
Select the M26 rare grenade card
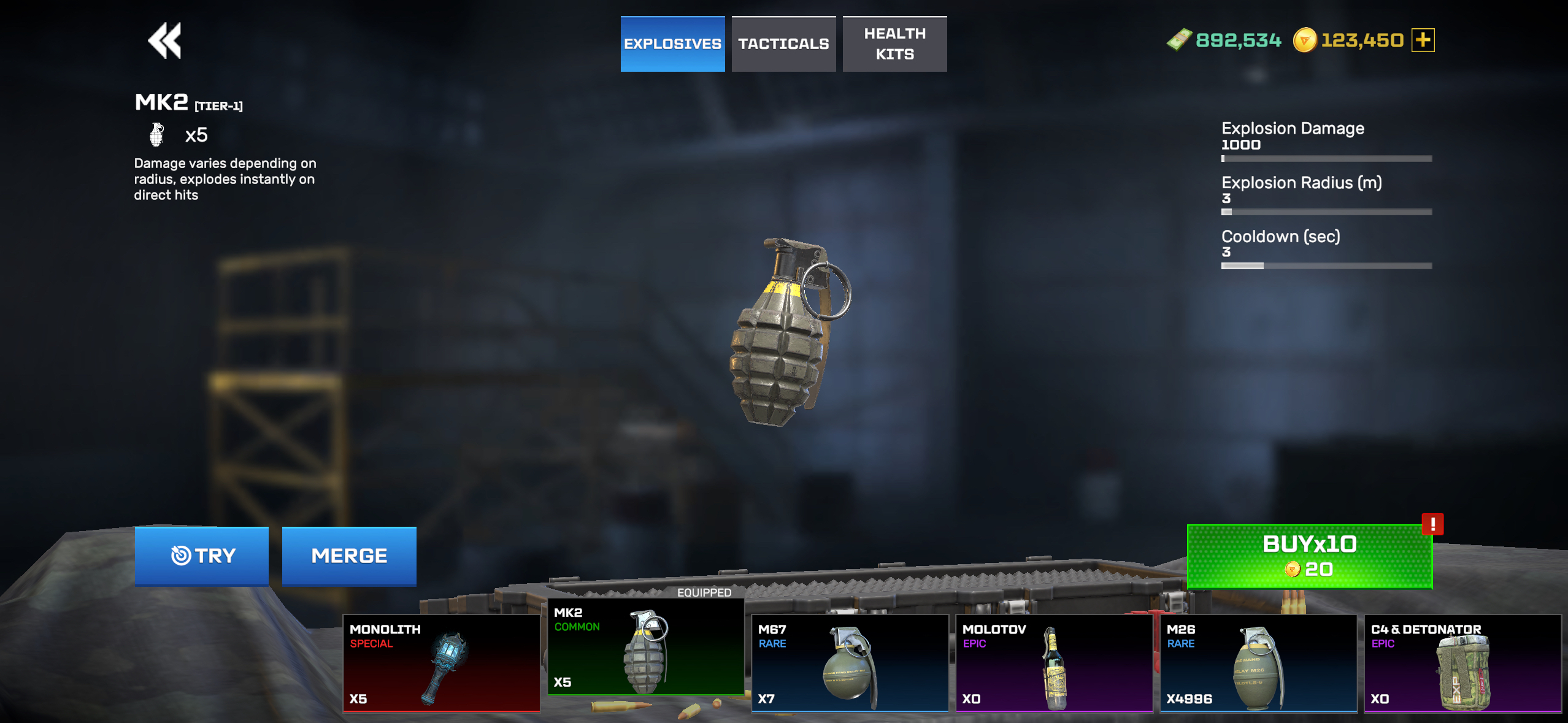point(1258,663)
